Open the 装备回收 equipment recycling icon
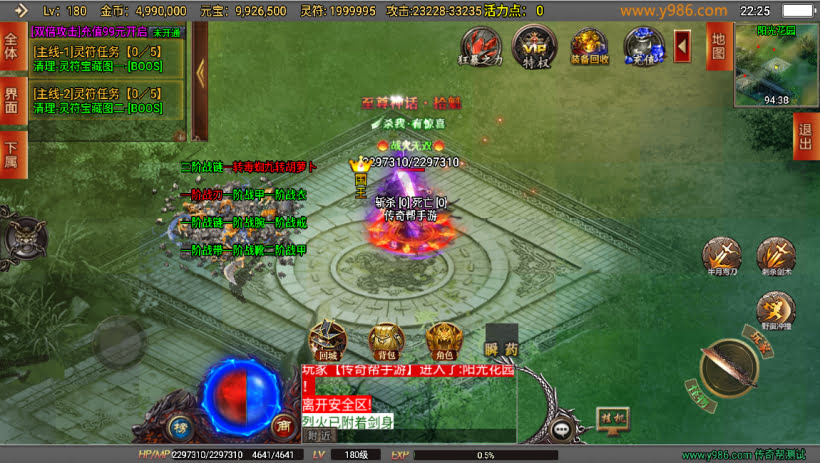This screenshot has width=820, height=463. 589,46
